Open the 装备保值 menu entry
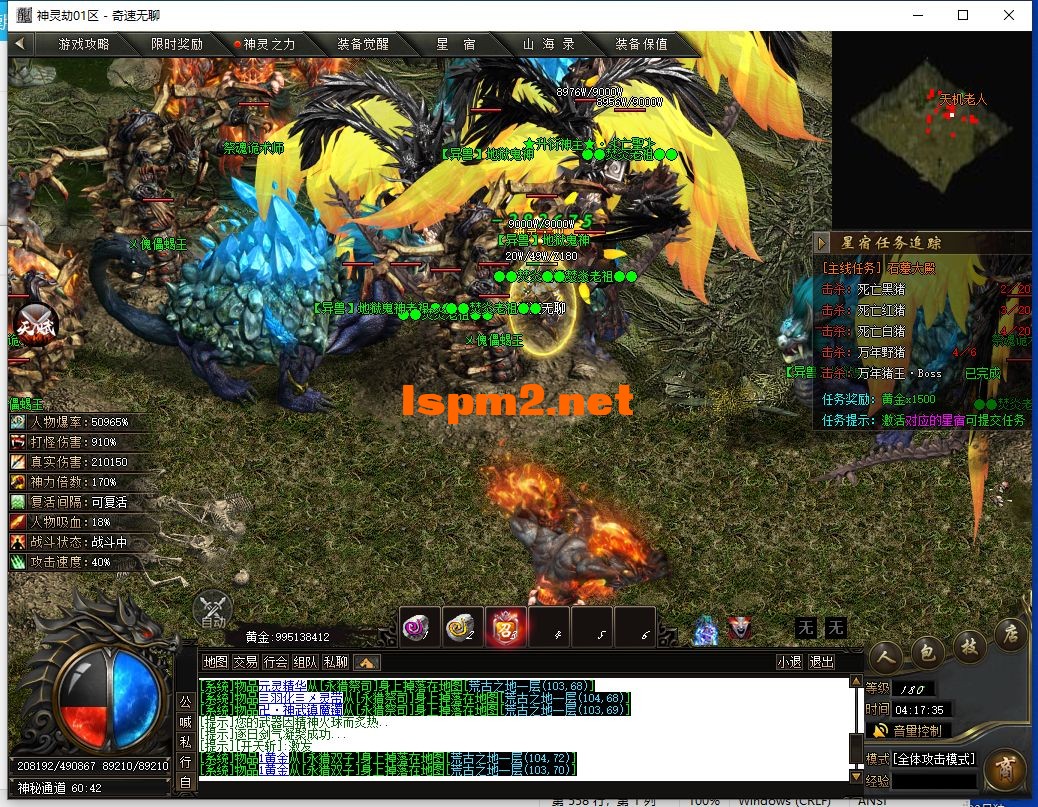Viewport: 1038px width, 807px height. click(x=641, y=44)
